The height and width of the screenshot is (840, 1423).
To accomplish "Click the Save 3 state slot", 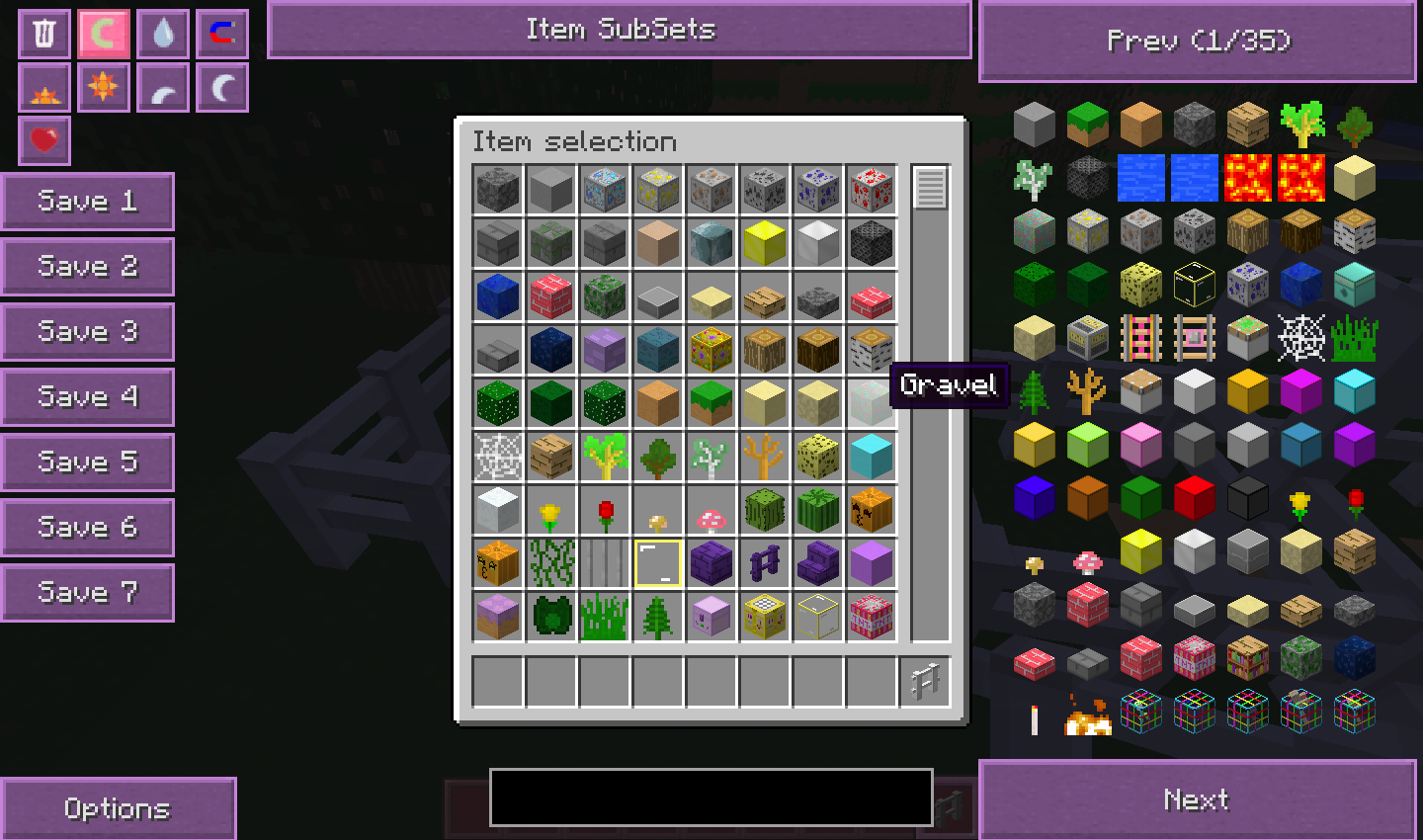I will [88, 331].
